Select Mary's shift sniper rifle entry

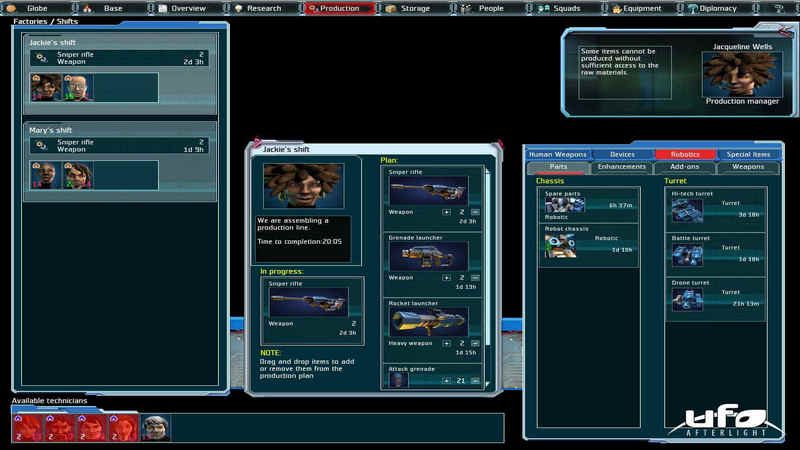click(121, 146)
